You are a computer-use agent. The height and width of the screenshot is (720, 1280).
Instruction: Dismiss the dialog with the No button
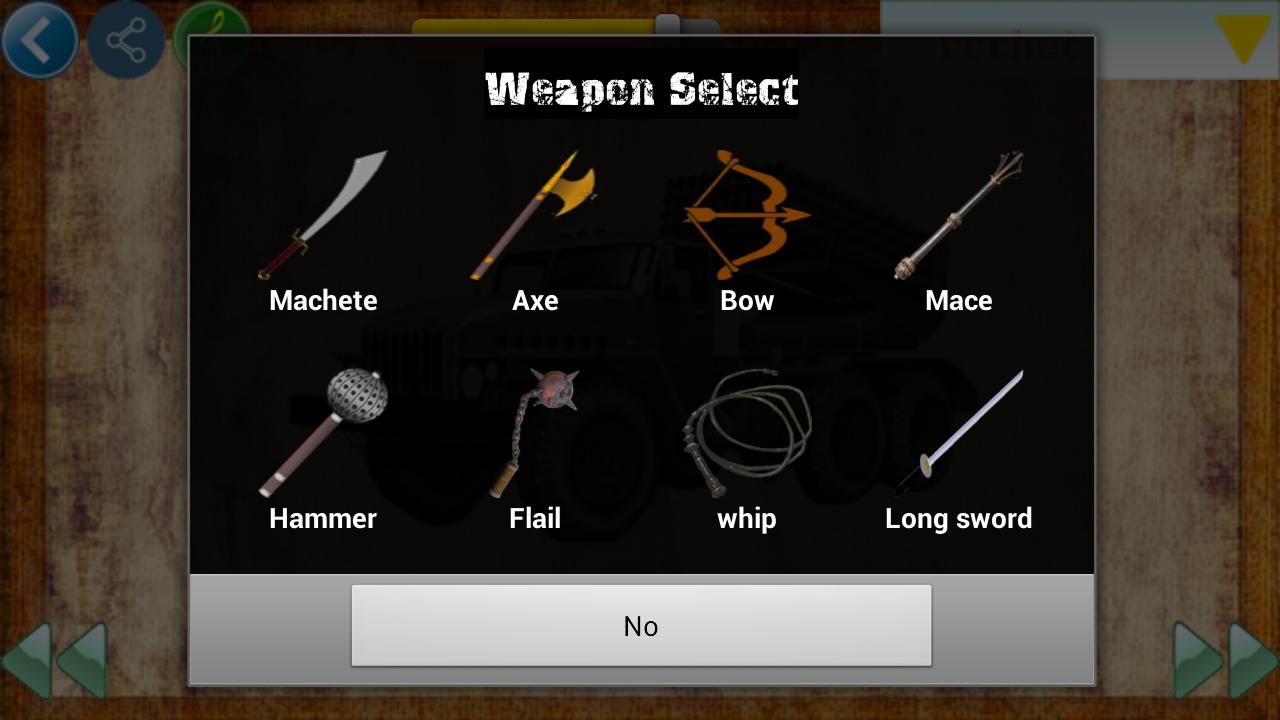(641, 626)
